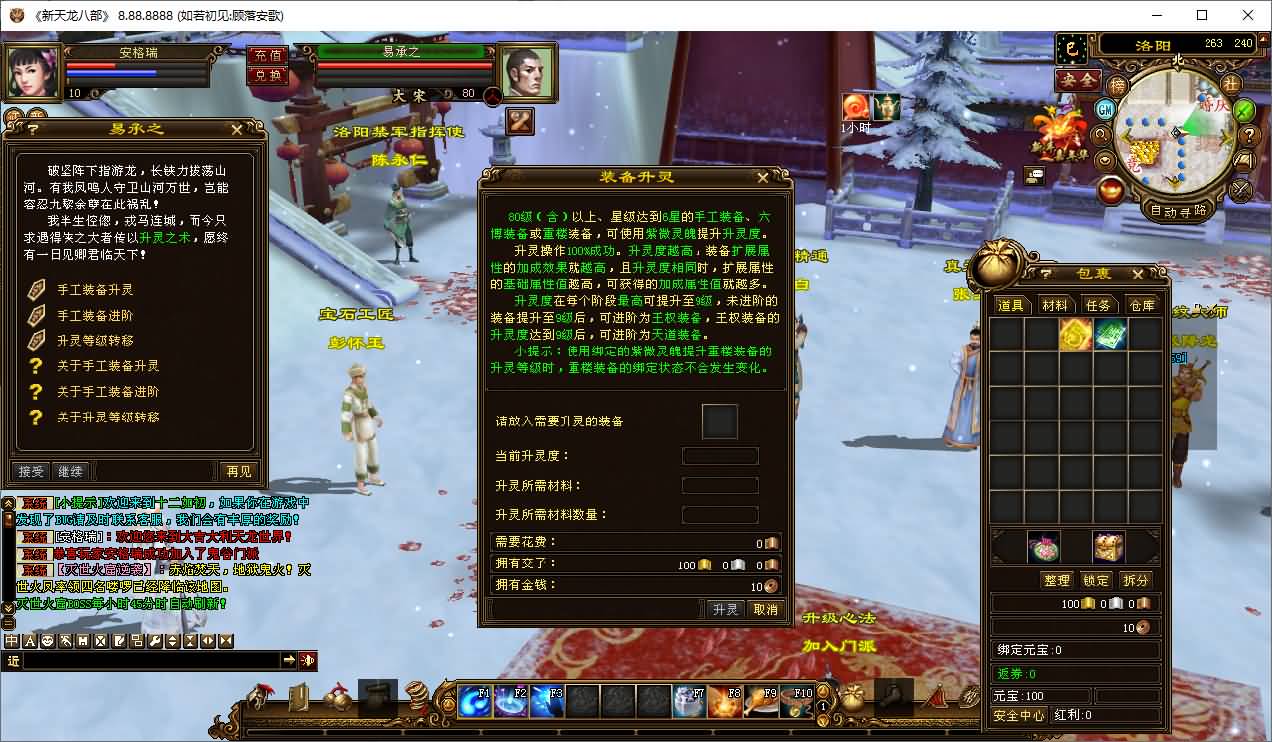Confirm with the 升灵 button
This screenshot has width=1272, height=742.
click(x=724, y=609)
